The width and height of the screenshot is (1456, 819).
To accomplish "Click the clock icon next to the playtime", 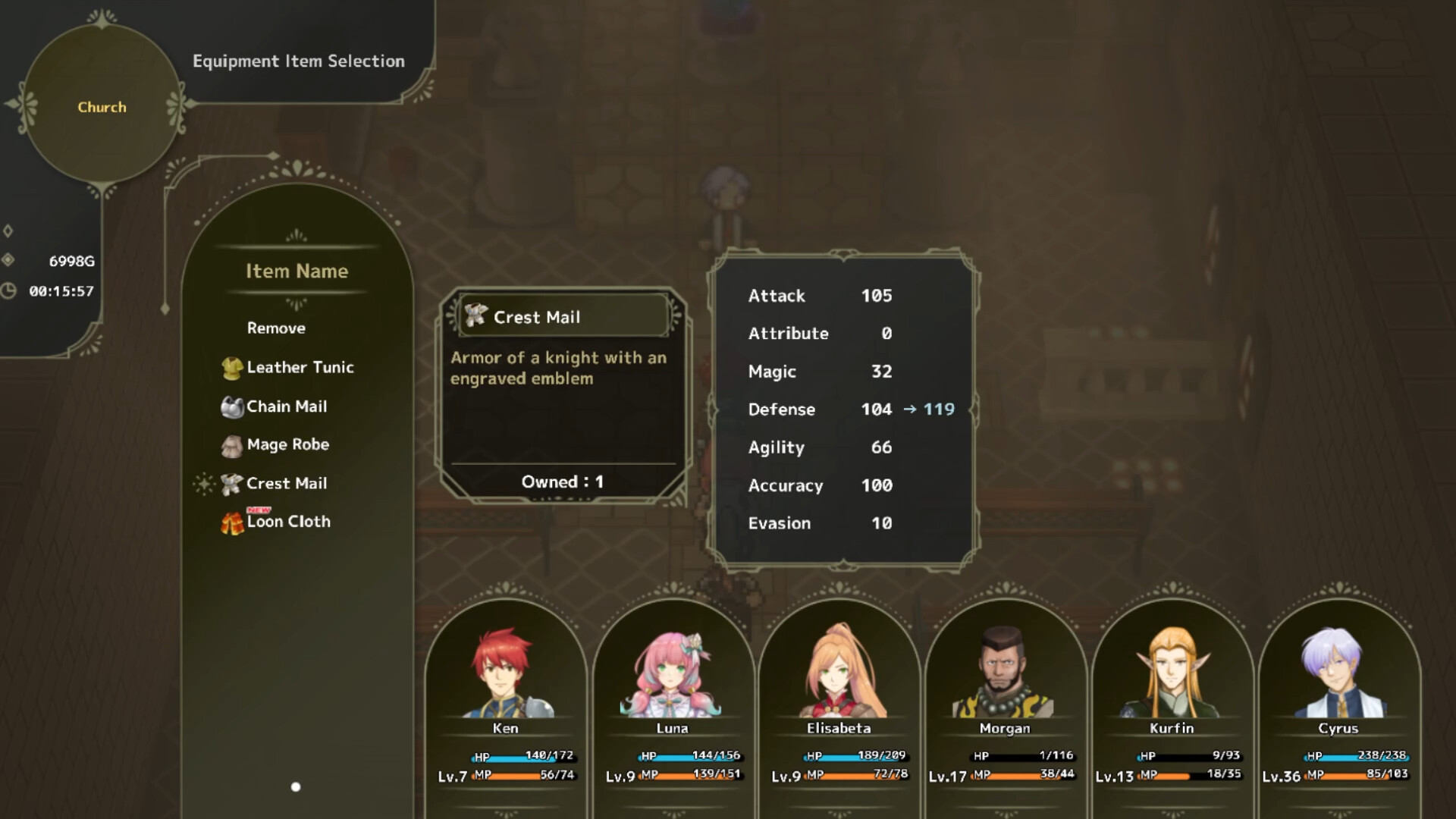I will click(9, 290).
